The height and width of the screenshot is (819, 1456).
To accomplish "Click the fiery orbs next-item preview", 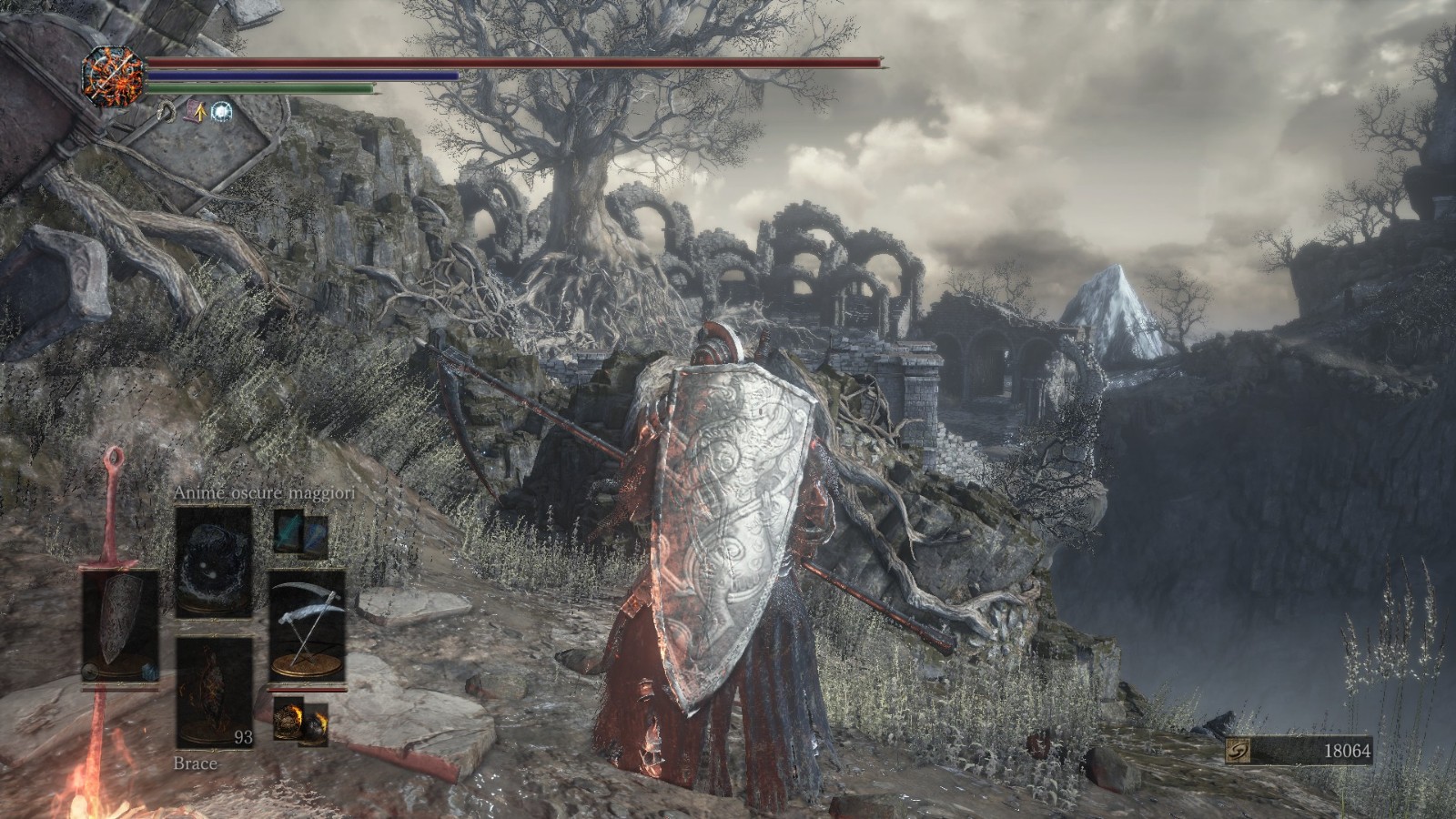I will click(x=300, y=715).
